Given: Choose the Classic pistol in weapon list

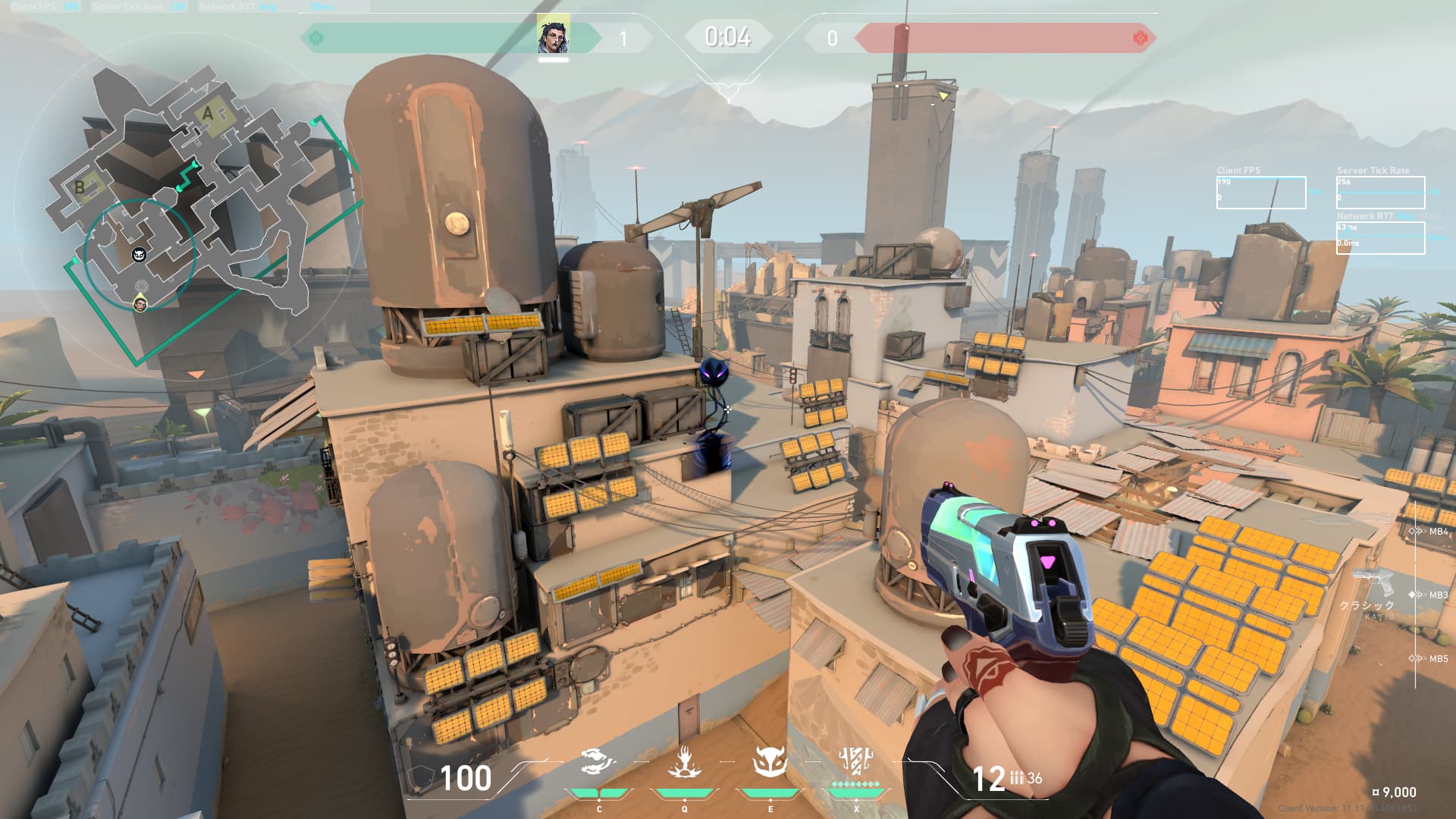Looking at the screenshot, I should pos(1374,585).
